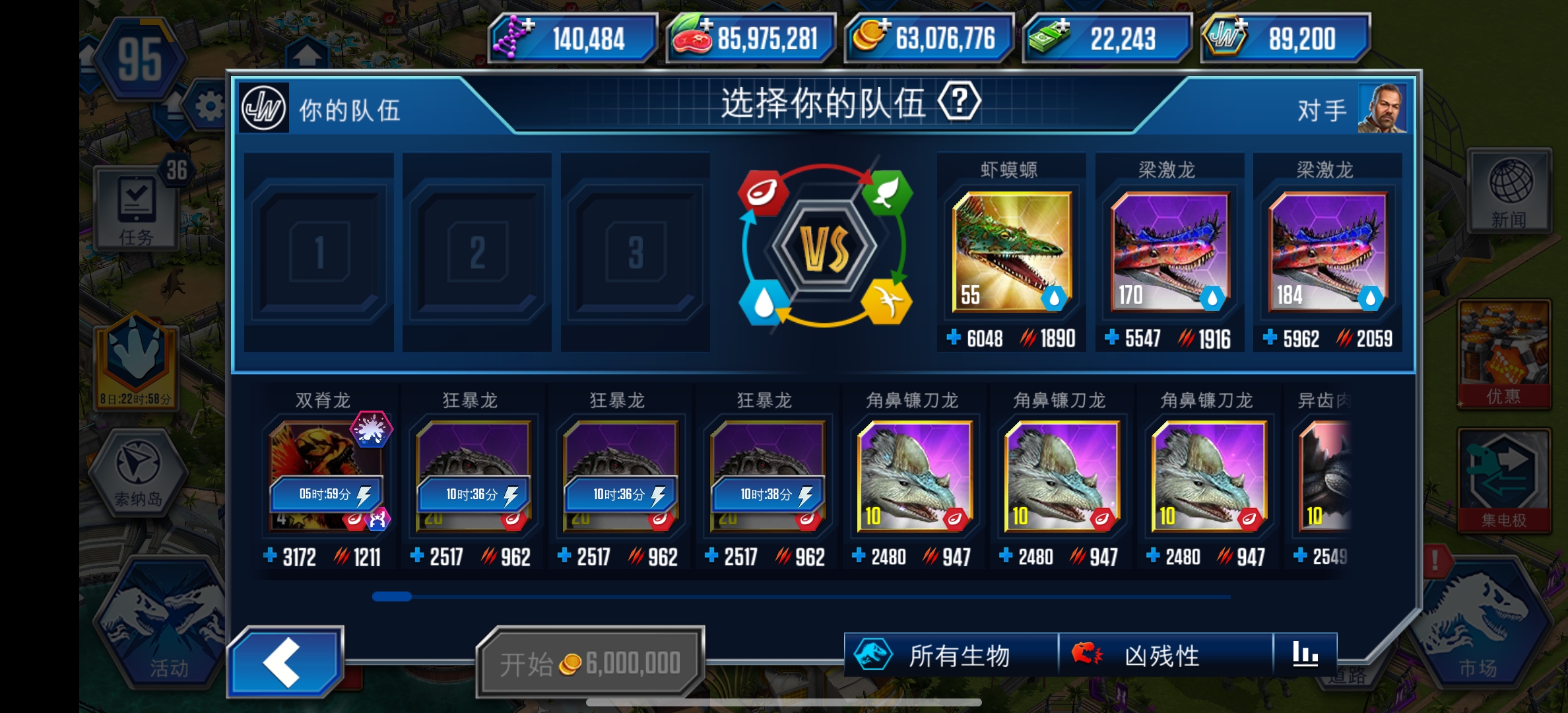The width and height of the screenshot is (1568, 713).
Task: Click the bucks cash currency icon
Action: tap(1049, 39)
